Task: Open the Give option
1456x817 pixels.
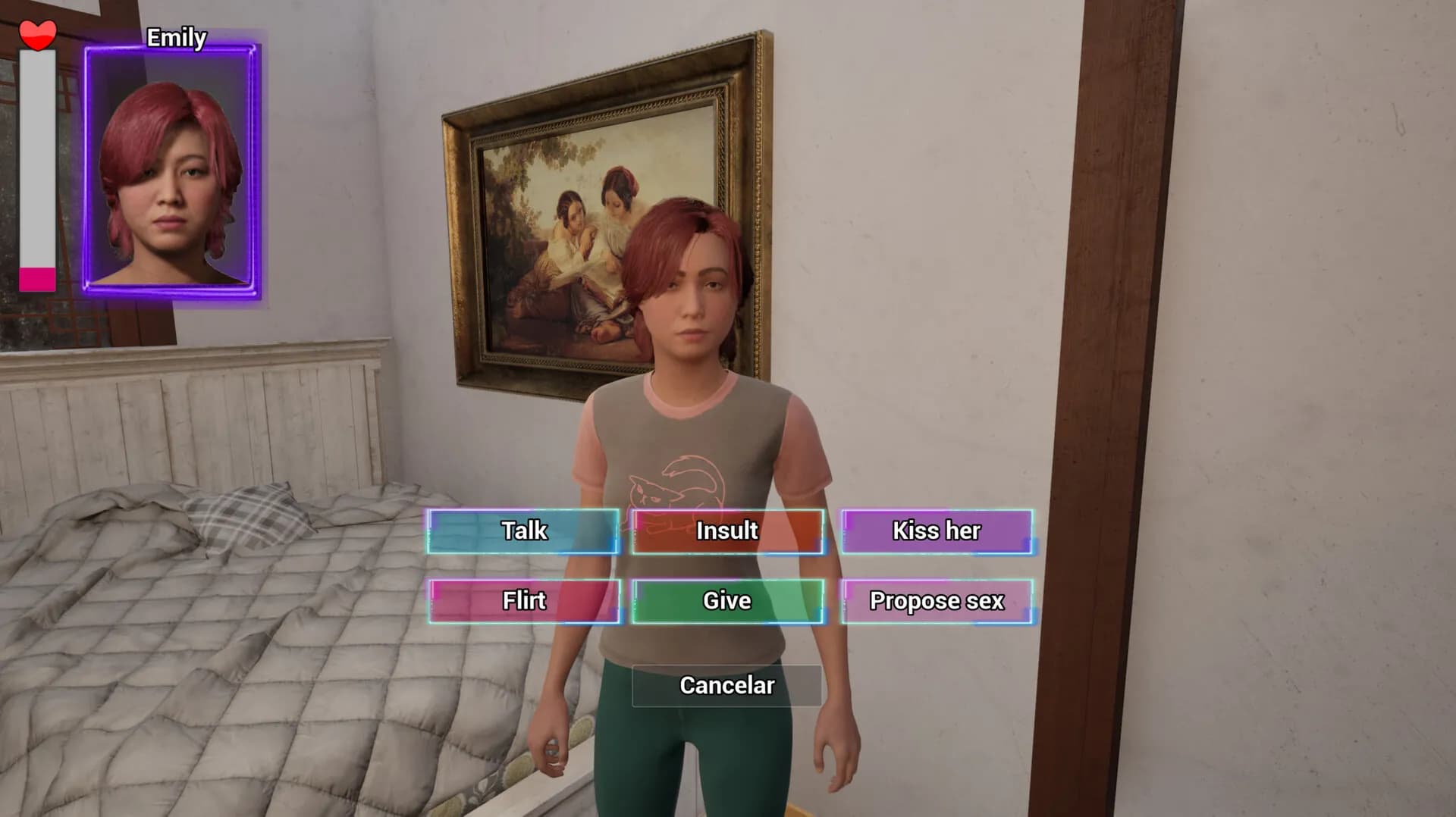Action: [x=726, y=601]
